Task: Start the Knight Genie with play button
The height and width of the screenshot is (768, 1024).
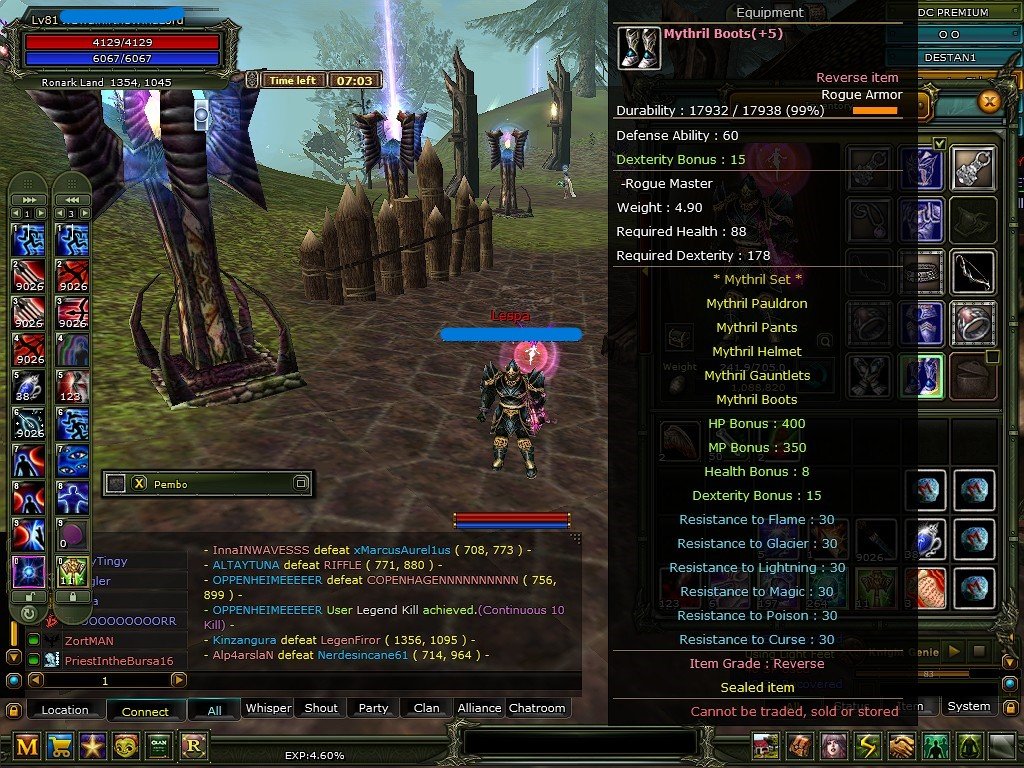Action: click(953, 651)
